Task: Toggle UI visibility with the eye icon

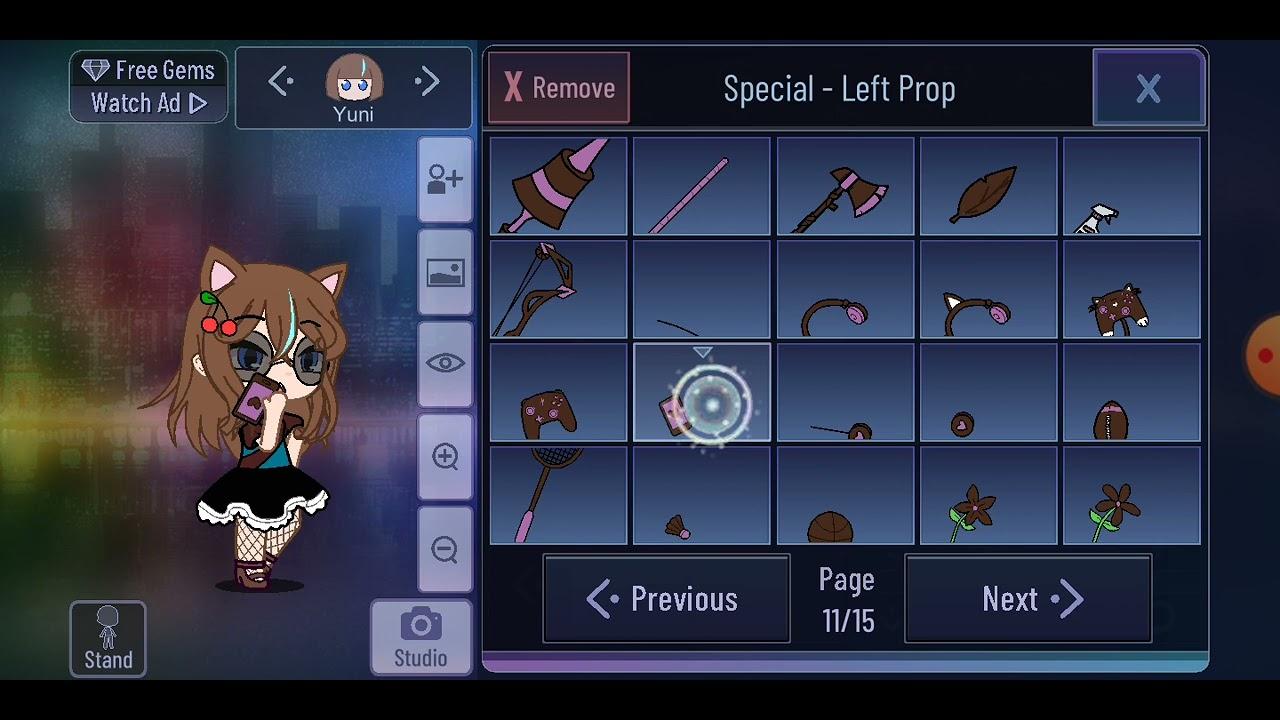Action: tap(444, 364)
